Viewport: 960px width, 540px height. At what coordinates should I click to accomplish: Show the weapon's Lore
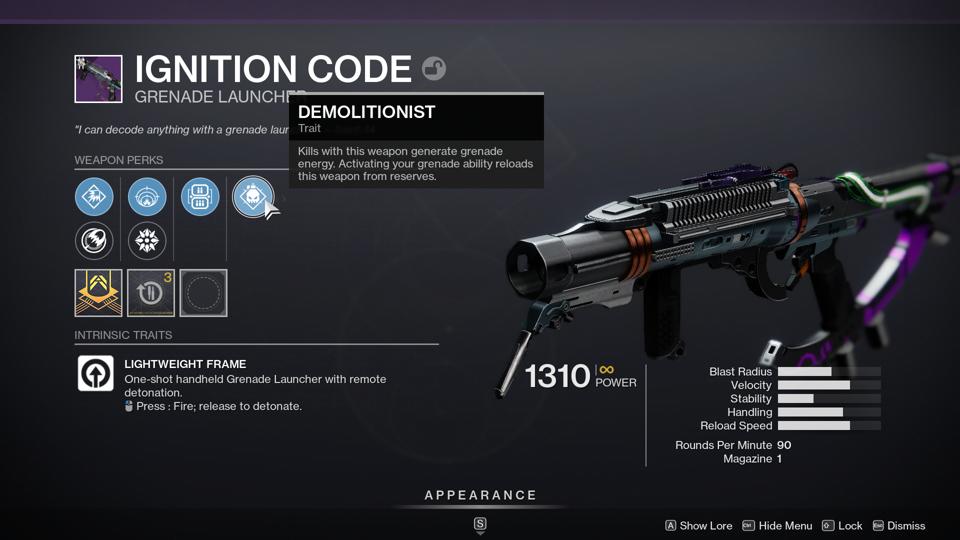[x=699, y=526]
